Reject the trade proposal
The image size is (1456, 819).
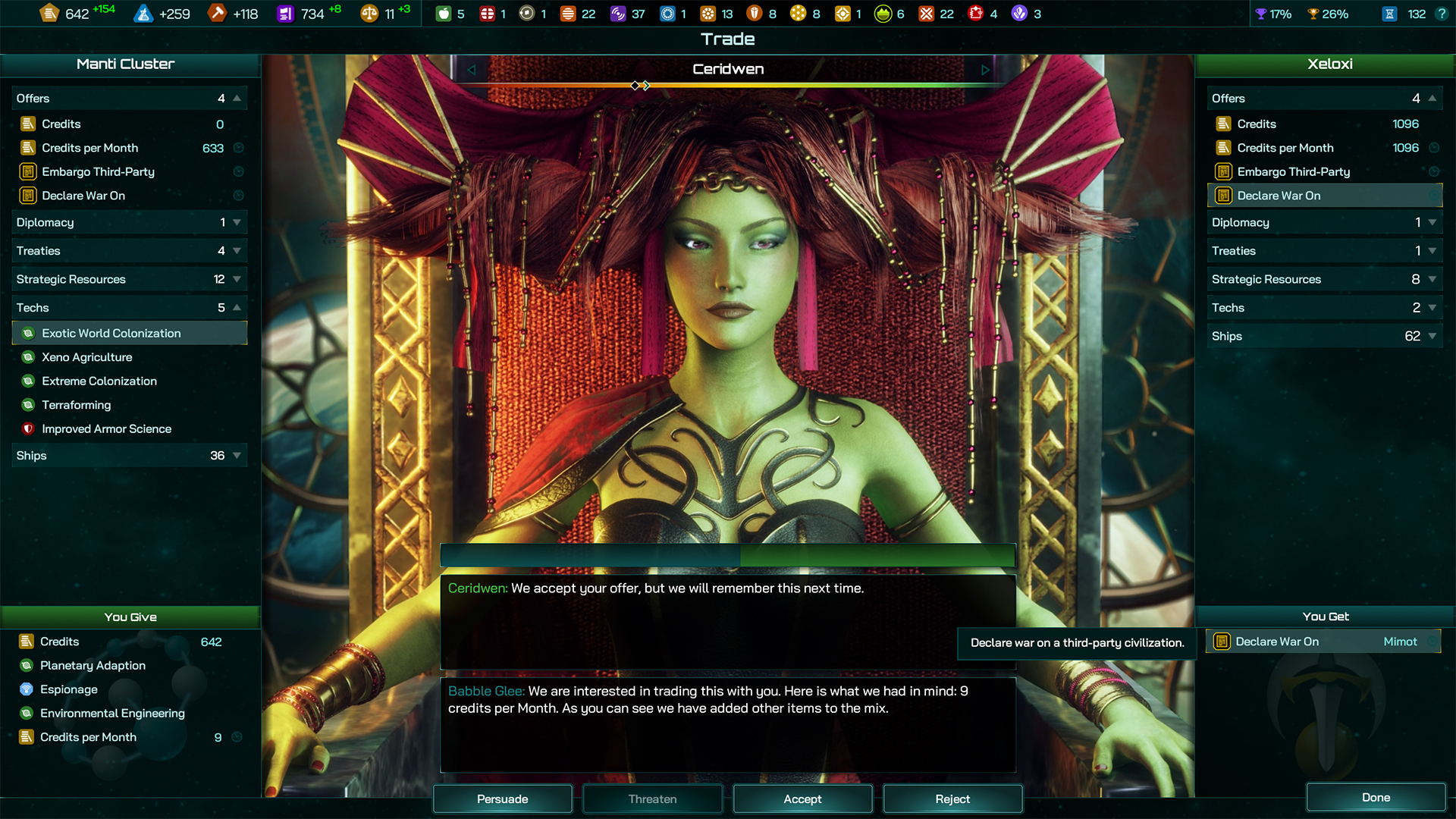point(952,799)
